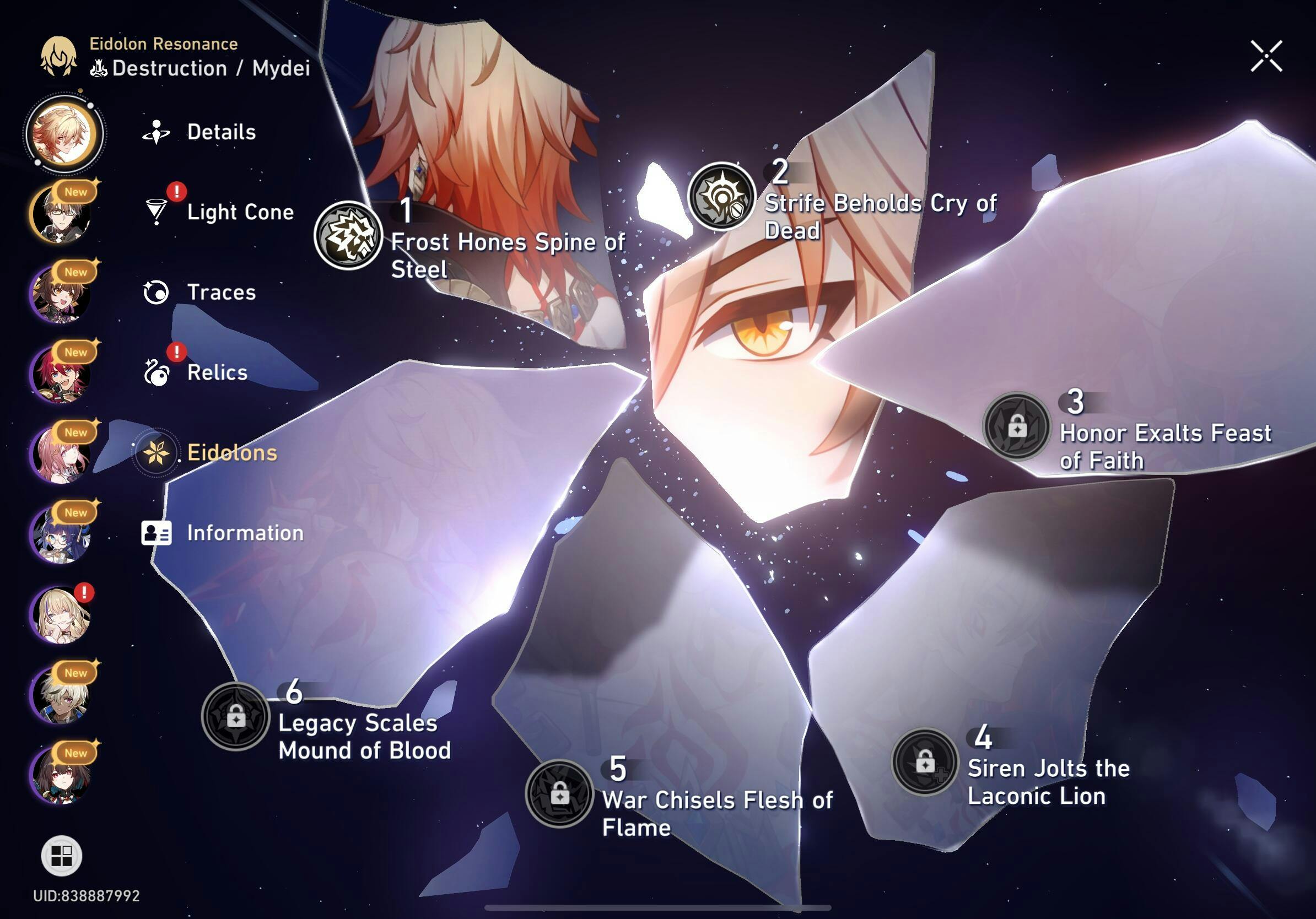Switch to the character wearing glasses with grey-brown hair
This screenshot has height=919, width=1316.
tap(61, 214)
